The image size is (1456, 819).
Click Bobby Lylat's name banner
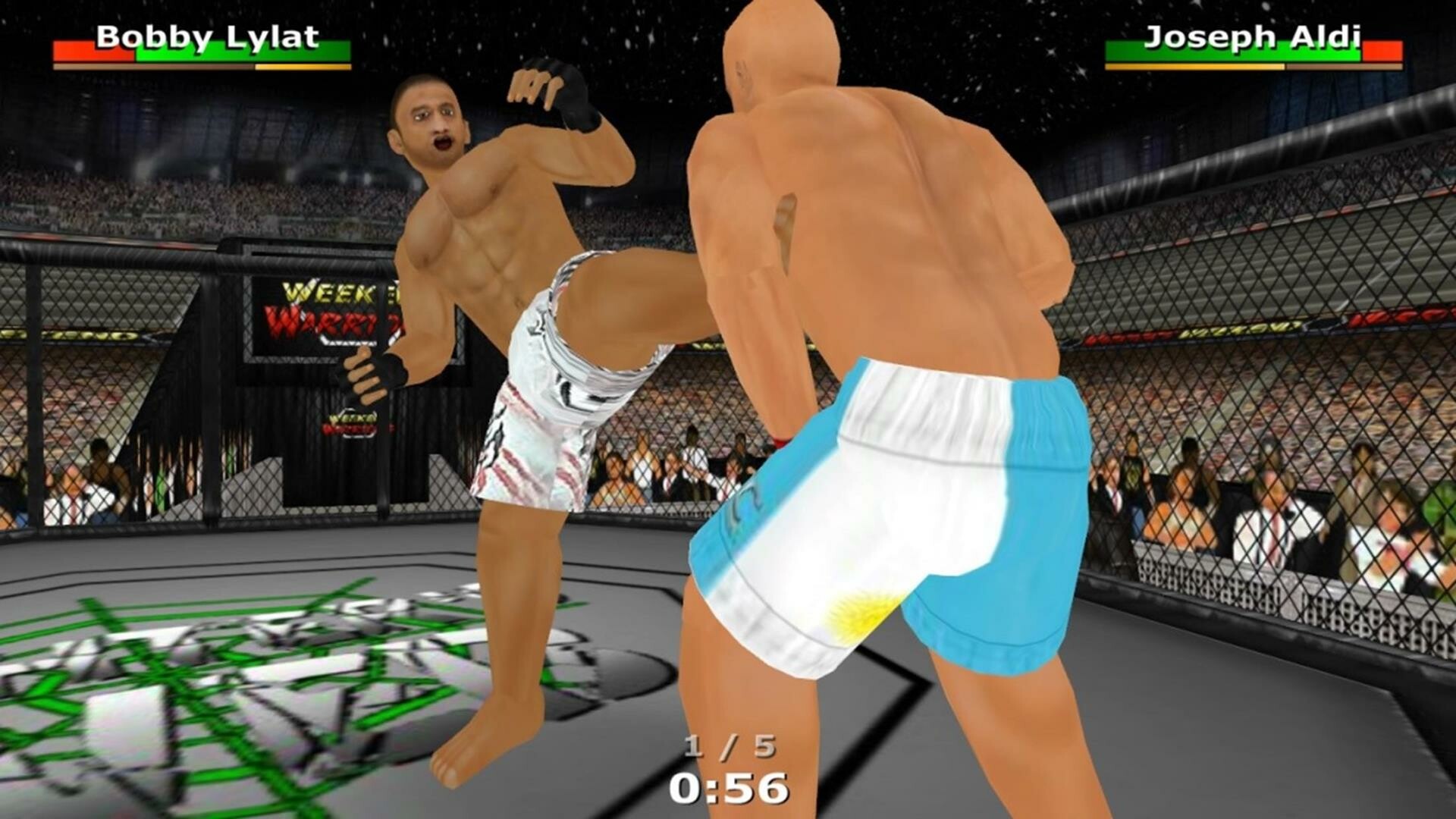coord(210,36)
